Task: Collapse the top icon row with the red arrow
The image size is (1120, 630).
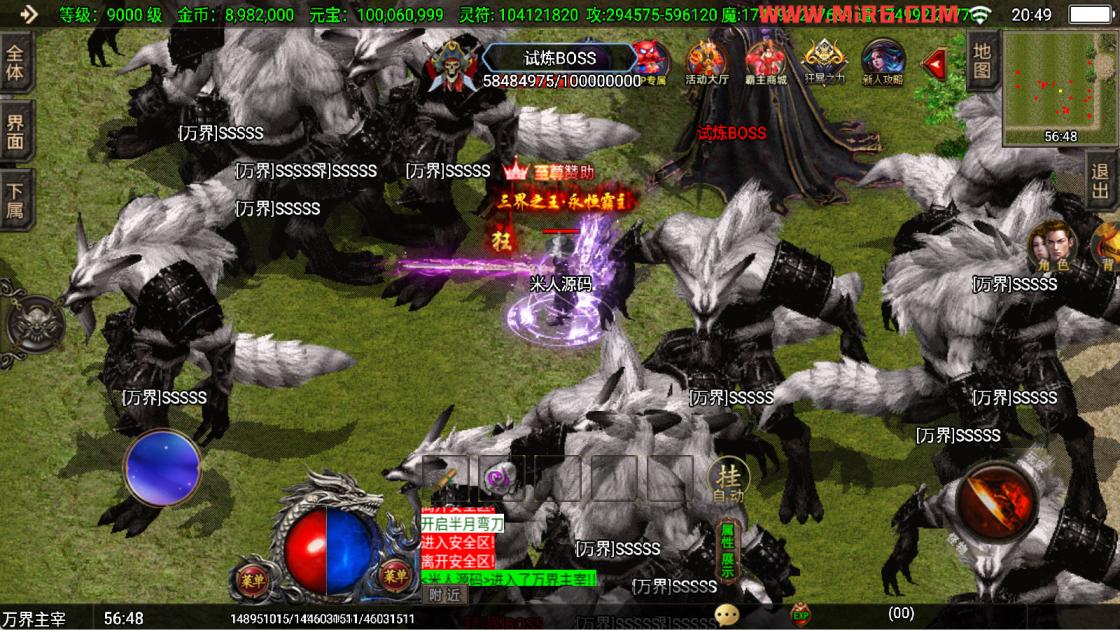Action: [934, 64]
